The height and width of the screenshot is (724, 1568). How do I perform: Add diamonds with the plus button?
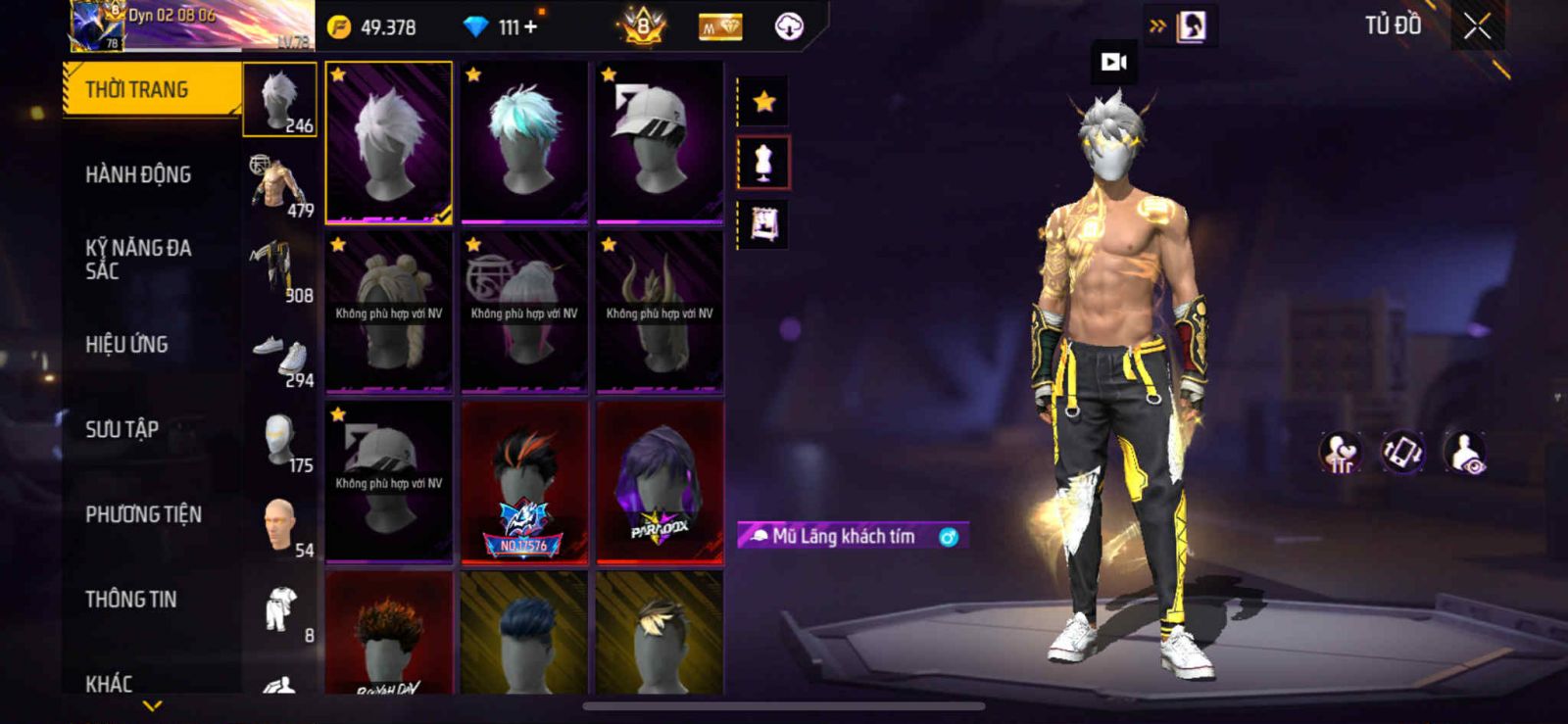531,27
